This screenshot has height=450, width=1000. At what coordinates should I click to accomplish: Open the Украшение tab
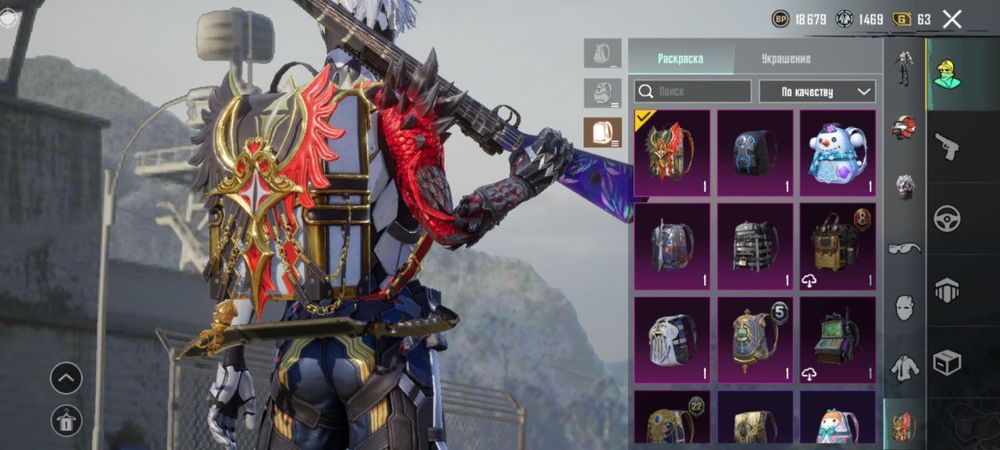point(785,59)
